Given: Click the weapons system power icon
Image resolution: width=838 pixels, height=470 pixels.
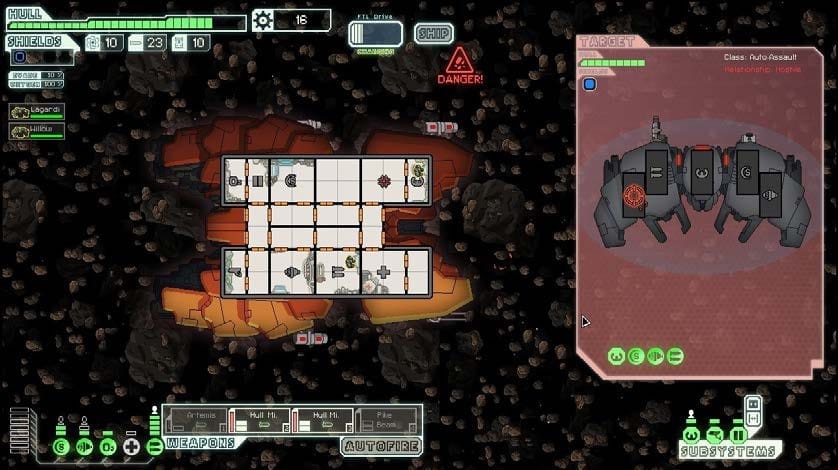Looking at the screenshot, I should 154,445.
